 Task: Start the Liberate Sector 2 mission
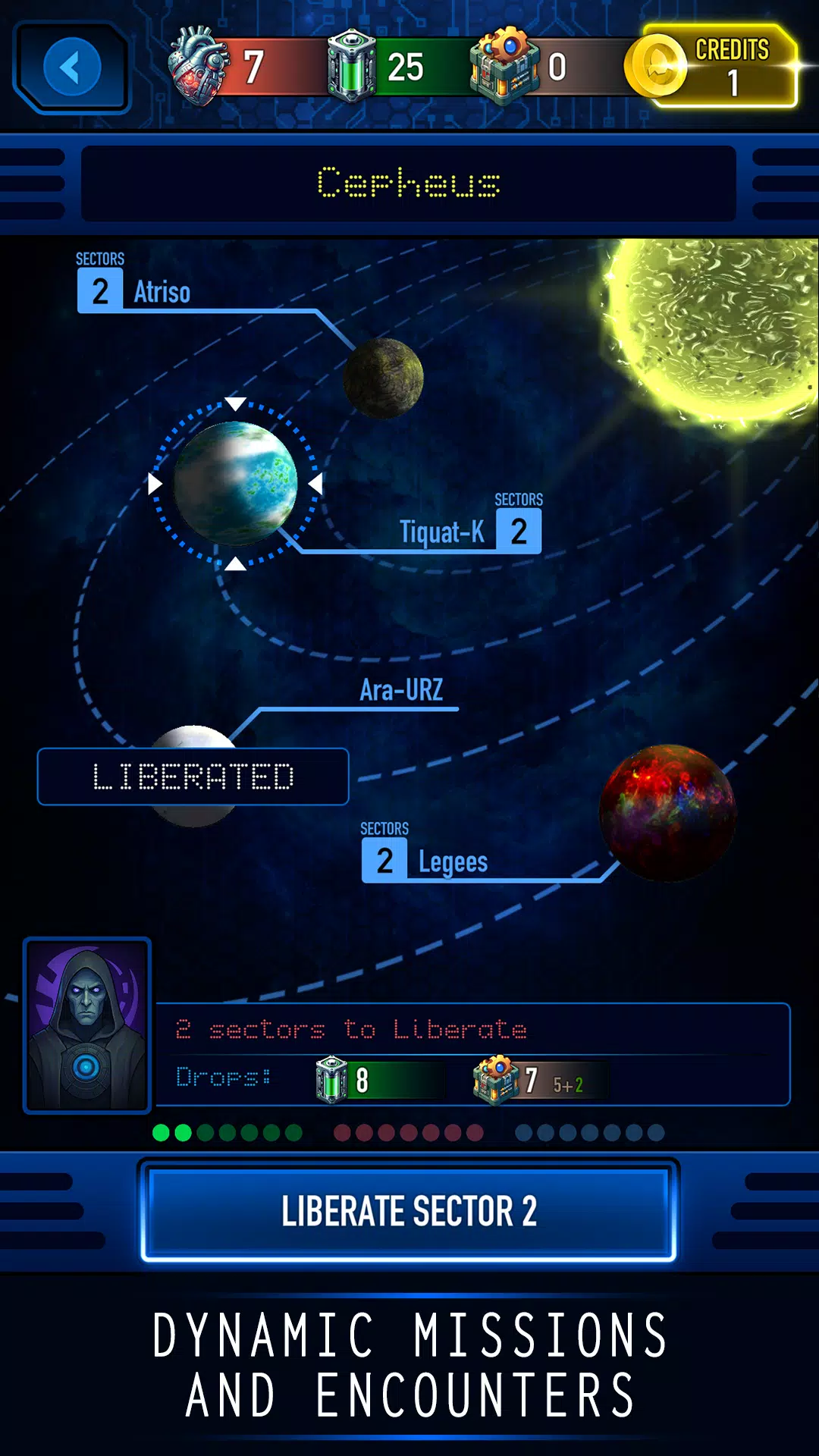(x=409, y=1210)
